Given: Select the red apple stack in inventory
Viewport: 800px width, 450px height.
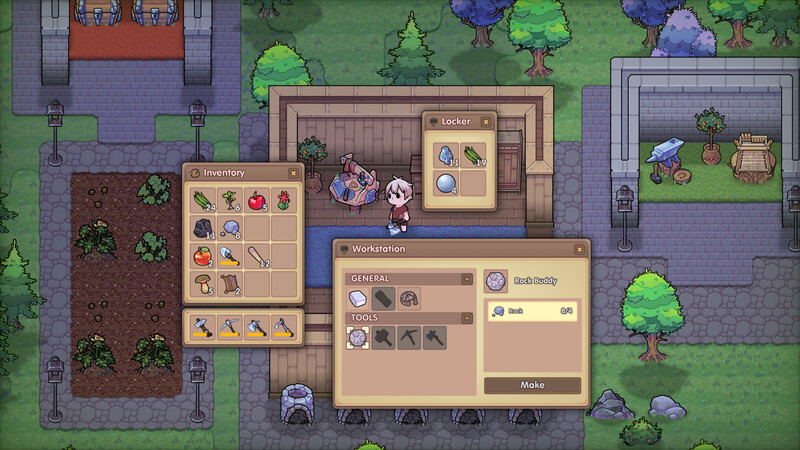Looking at the screenshot, I should pyautogui.click(x=257, y=200).
